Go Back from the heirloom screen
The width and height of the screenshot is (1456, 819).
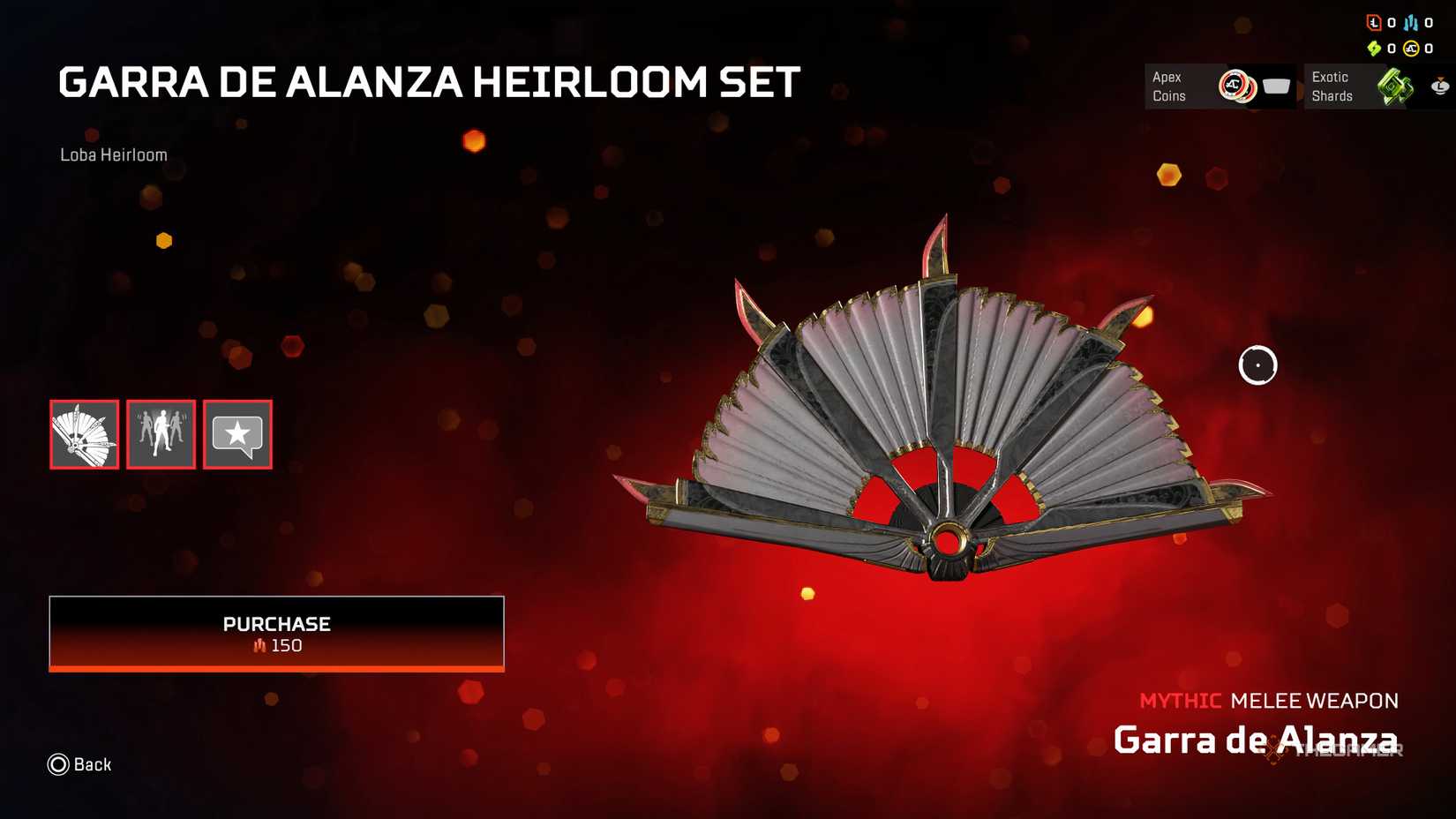tap(79, 764)
